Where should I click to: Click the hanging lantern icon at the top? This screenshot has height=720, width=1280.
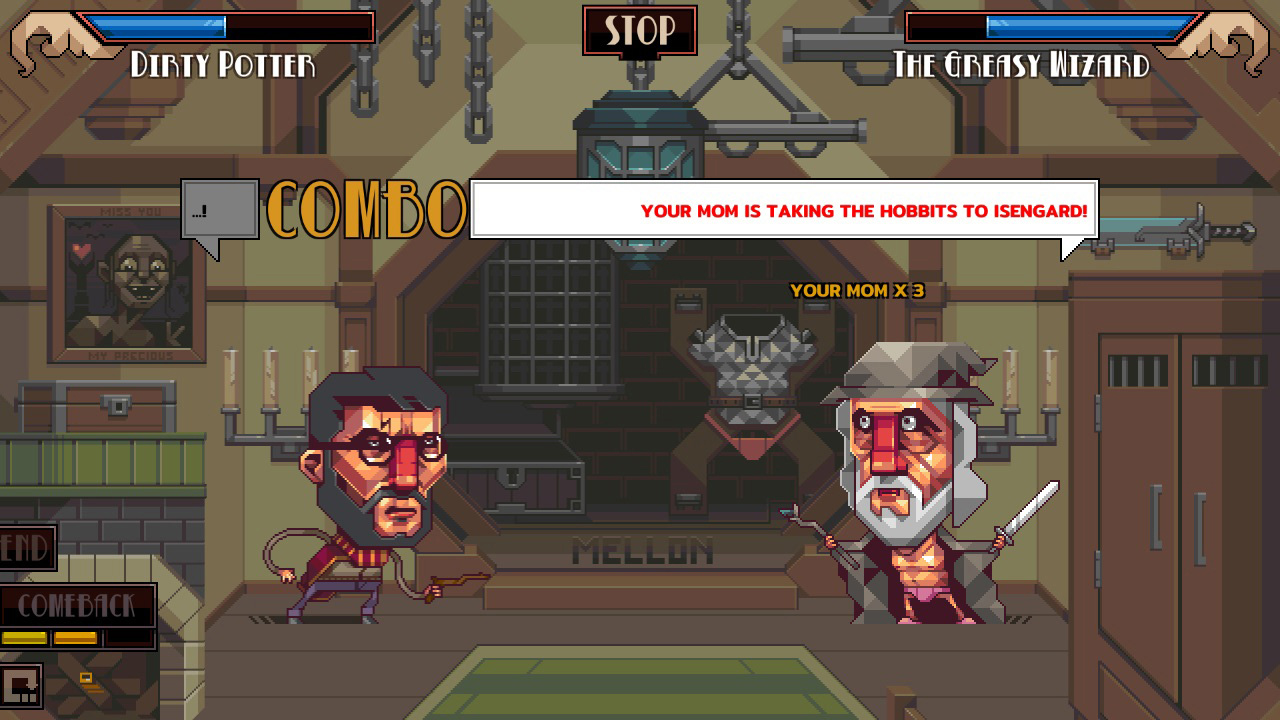(x=637, y=150)
